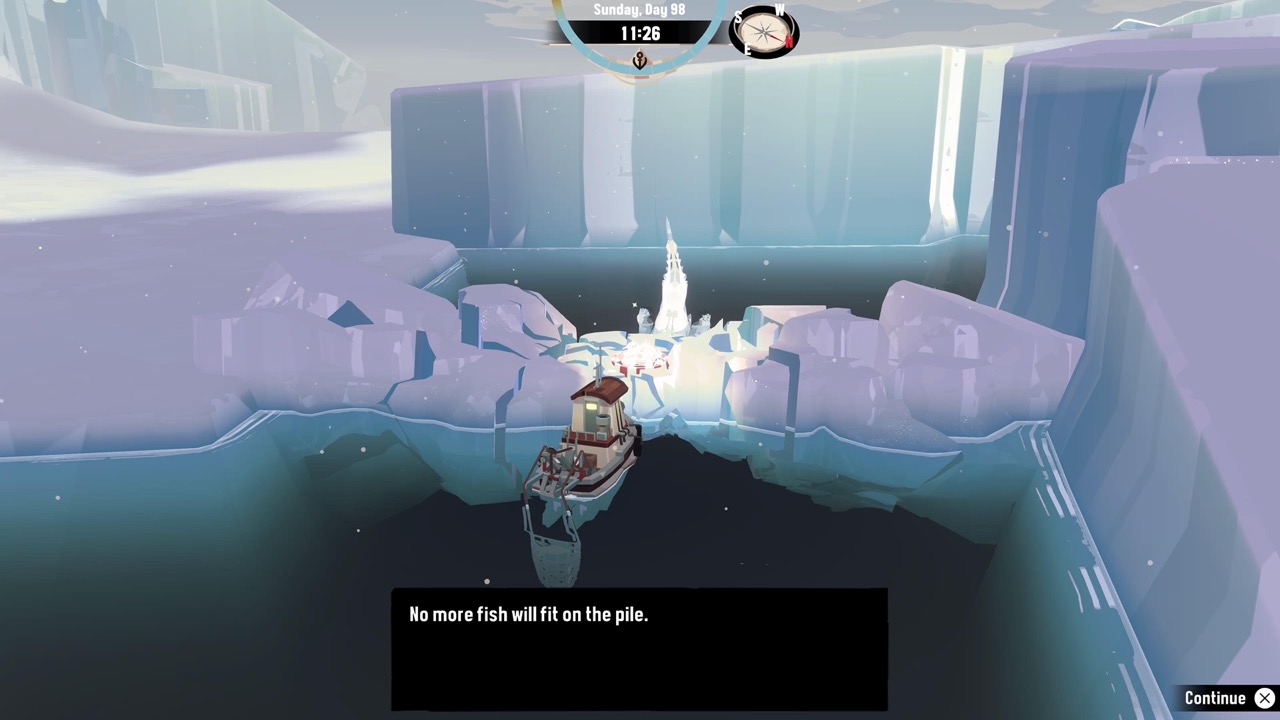Select the compass in the top HUD
The height and width of the screenshot is (720, 1280).
coord(763,33)
